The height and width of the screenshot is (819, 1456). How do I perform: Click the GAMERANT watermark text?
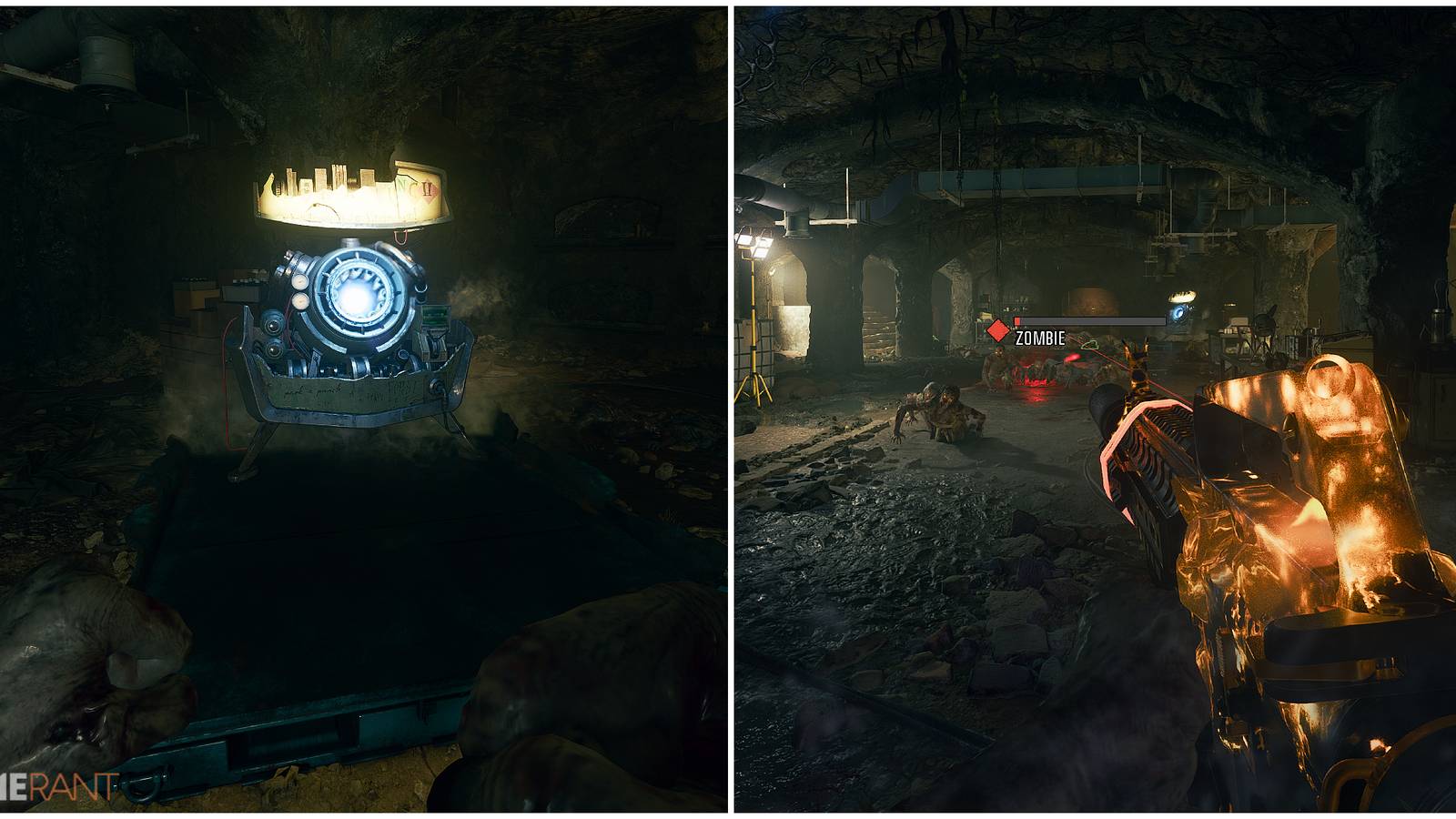click(x=56, y=778)
